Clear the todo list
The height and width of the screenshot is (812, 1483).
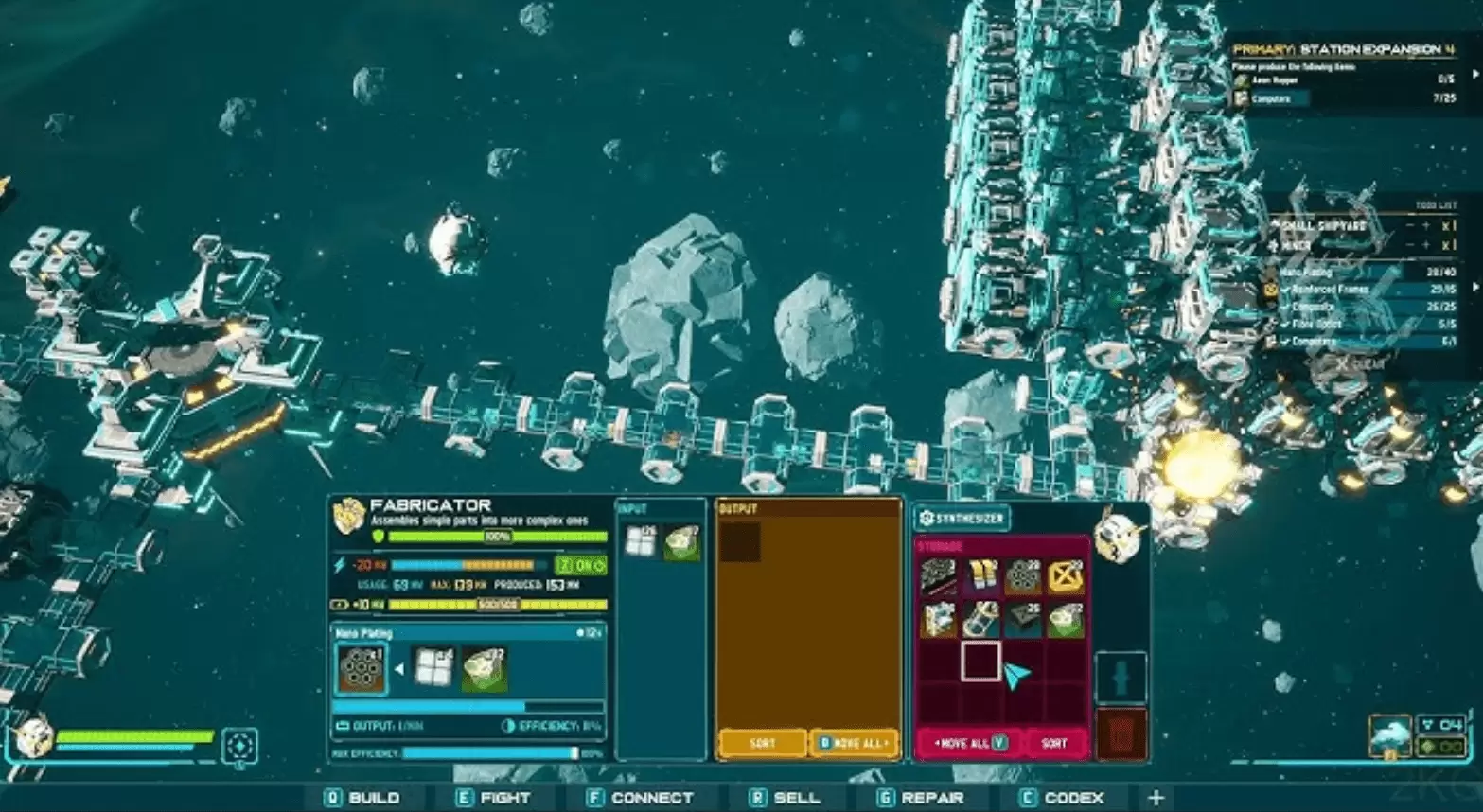pyautogui.click(x=1361, y=363)
